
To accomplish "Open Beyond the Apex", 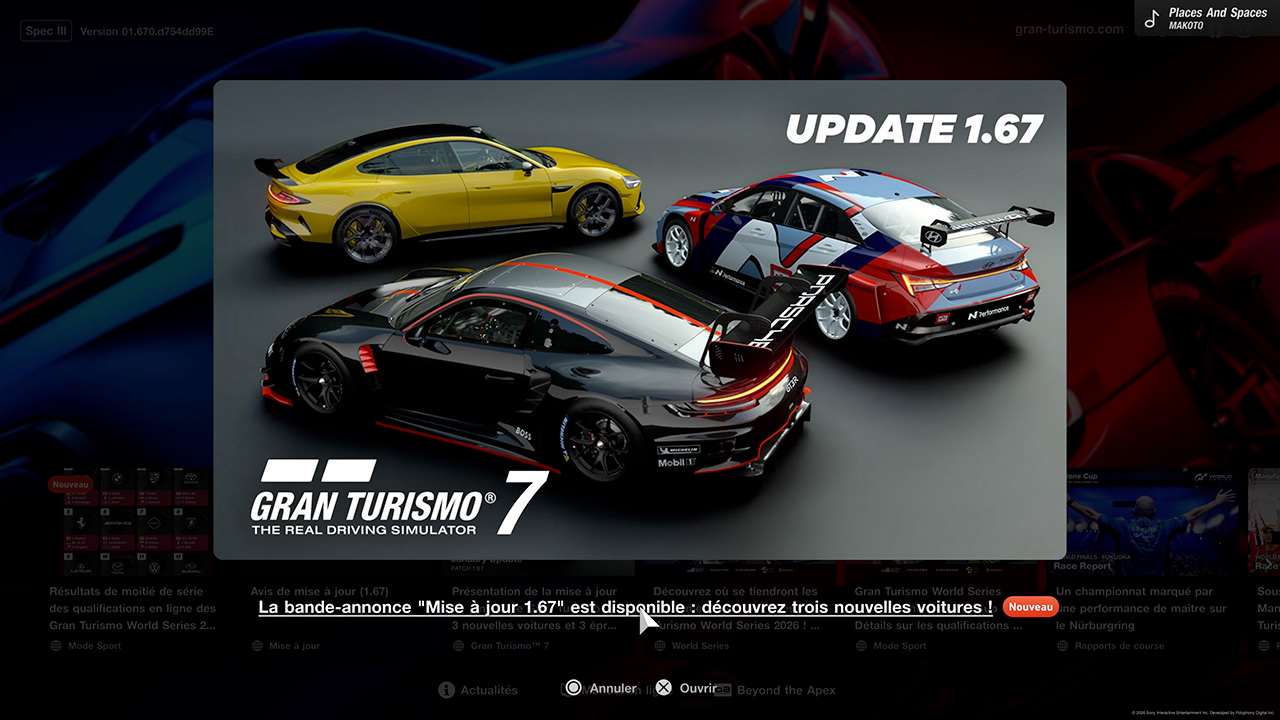I will click(x=786, y=690).
